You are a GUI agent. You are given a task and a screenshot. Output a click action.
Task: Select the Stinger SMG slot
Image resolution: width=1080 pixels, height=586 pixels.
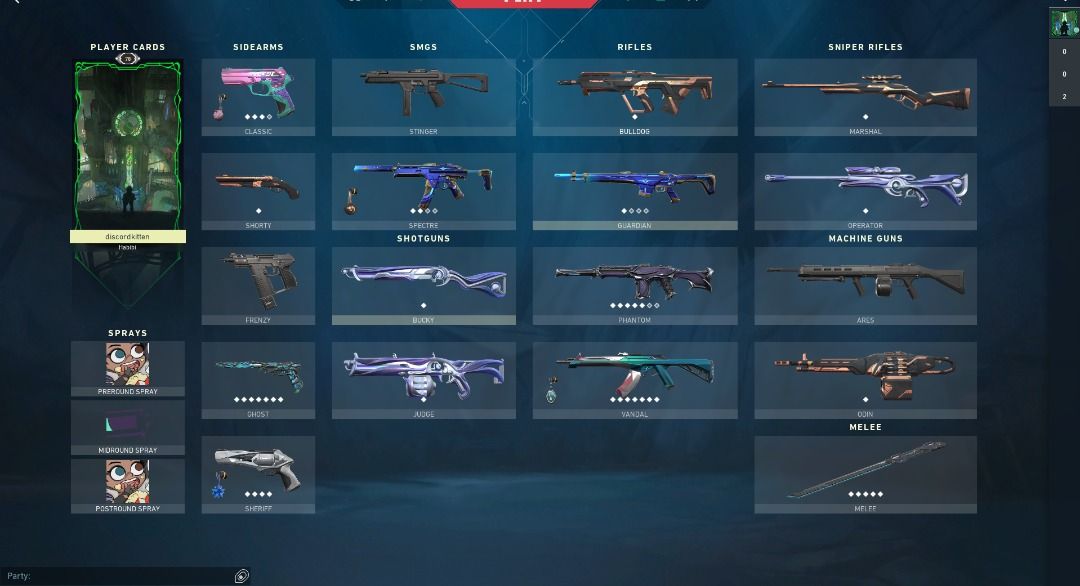click(x=424, y=97)
